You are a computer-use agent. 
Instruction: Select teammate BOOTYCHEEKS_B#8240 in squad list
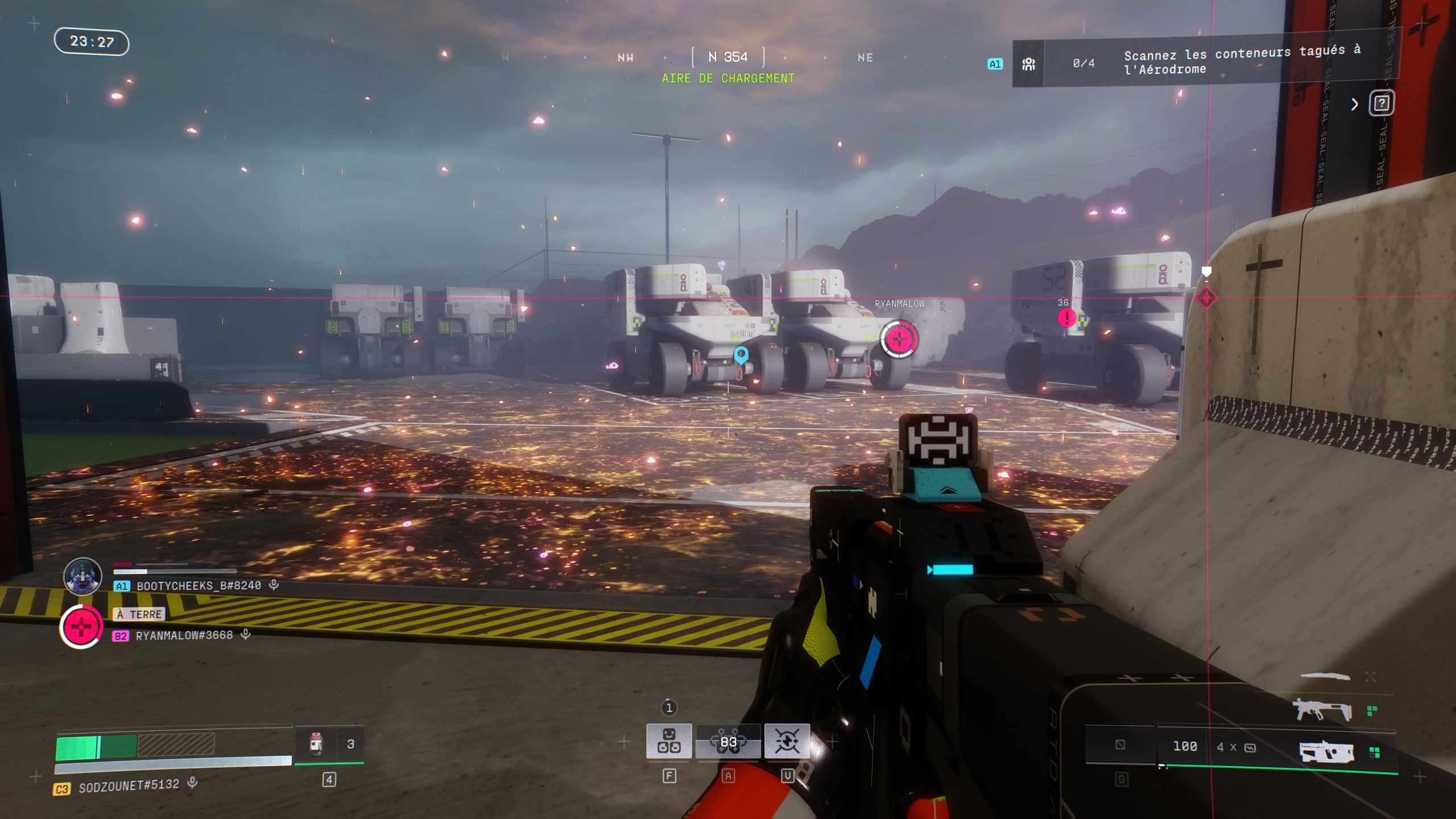coord(198,586)
